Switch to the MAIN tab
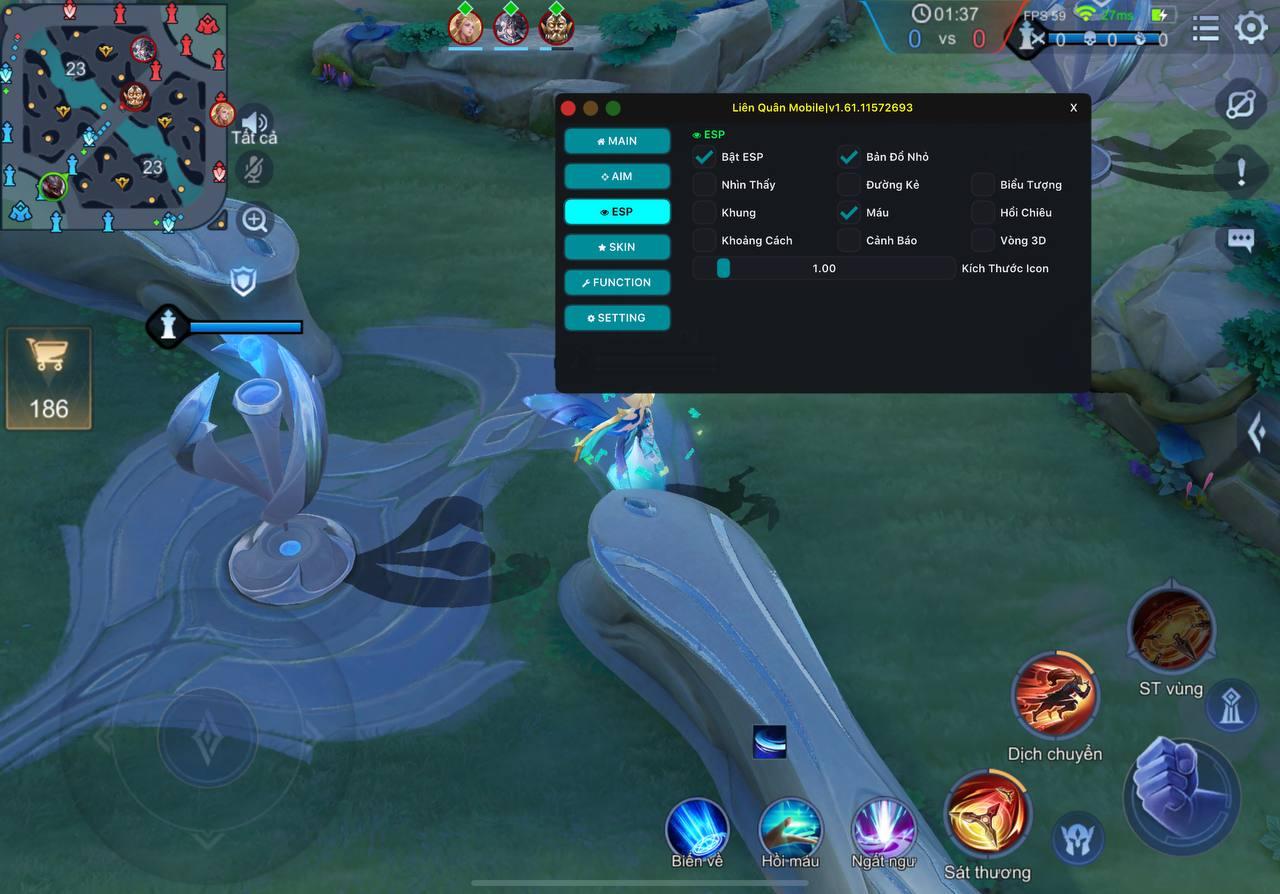This screenshot has height=894, width=1280. click(617, 141)
